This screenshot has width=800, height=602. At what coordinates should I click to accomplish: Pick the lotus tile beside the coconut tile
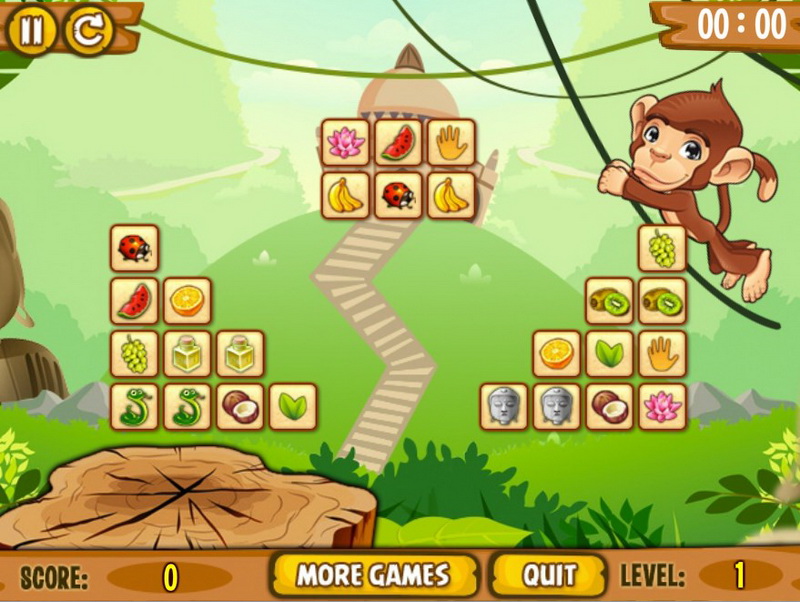tap(662, 407)
